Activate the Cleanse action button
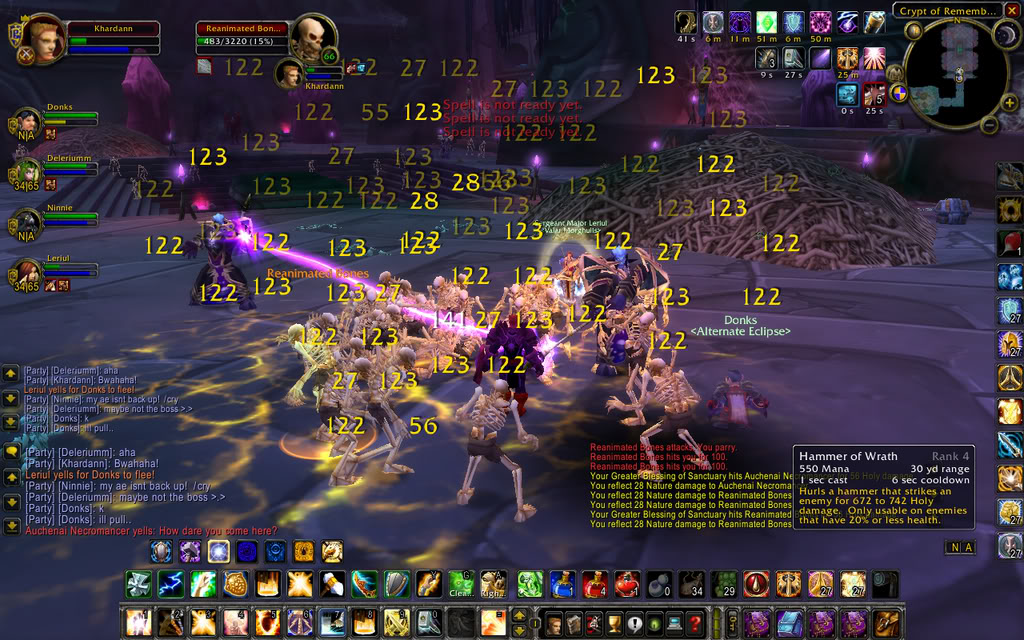Screen dimensions: 1024x640 tap(462, 584)
